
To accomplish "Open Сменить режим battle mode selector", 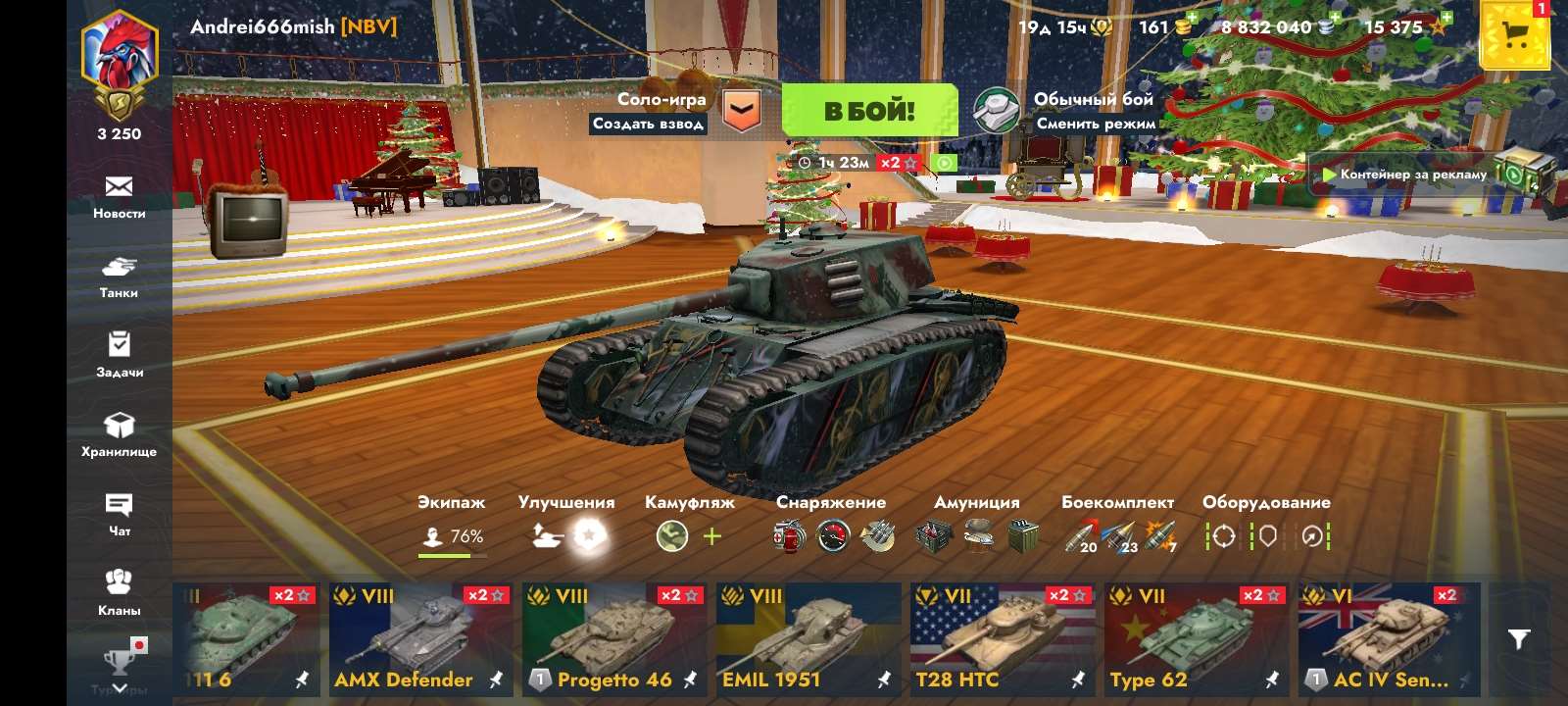I will click(x=1094, y=126).
